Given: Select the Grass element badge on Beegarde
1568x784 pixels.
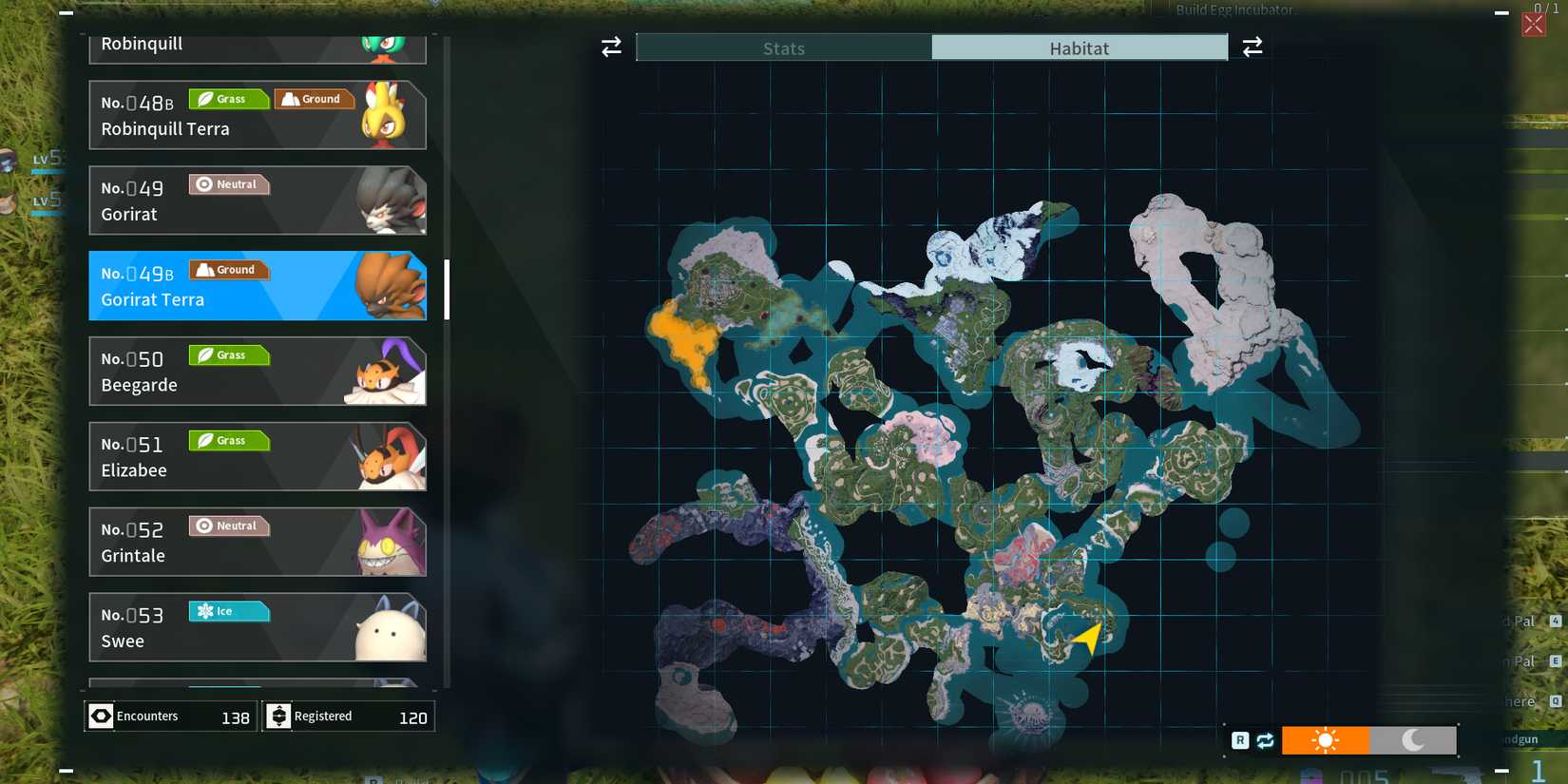Looking at the screenshot, I should click(228, 354).
